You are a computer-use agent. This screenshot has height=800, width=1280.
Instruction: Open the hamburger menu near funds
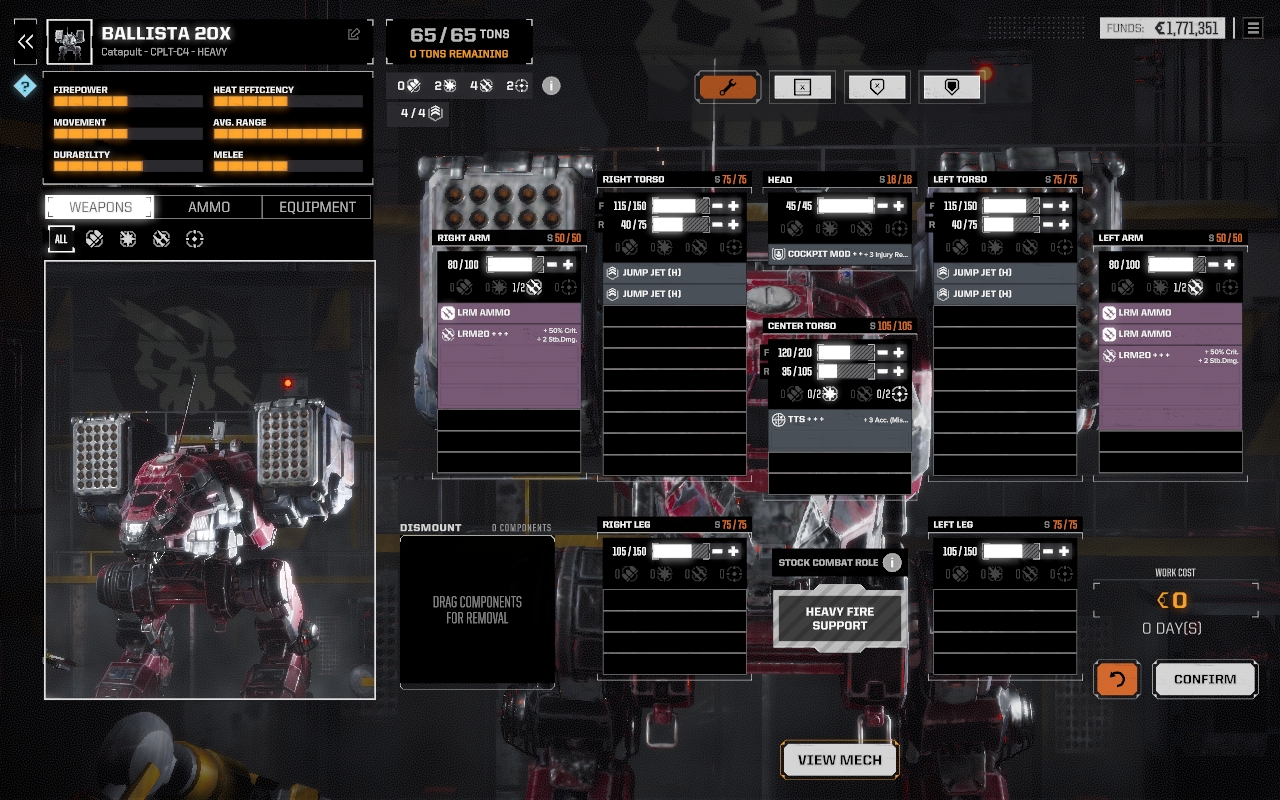(x=1253, y=28)
